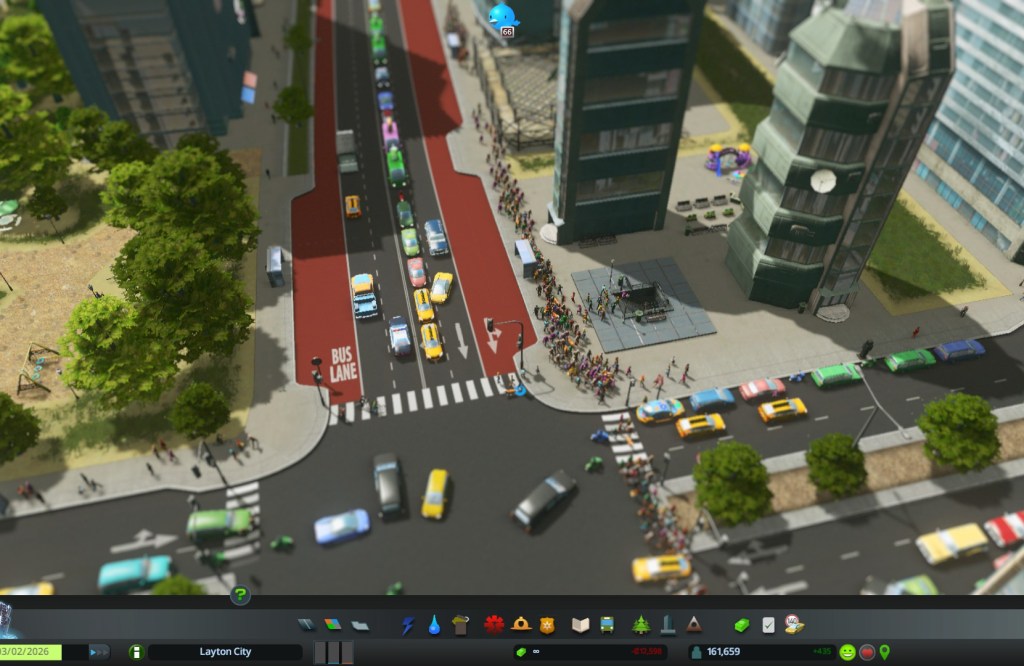Open the Chirper blue bird notifications
Viewport: 1024px width, 666px height.
(503, 15)
